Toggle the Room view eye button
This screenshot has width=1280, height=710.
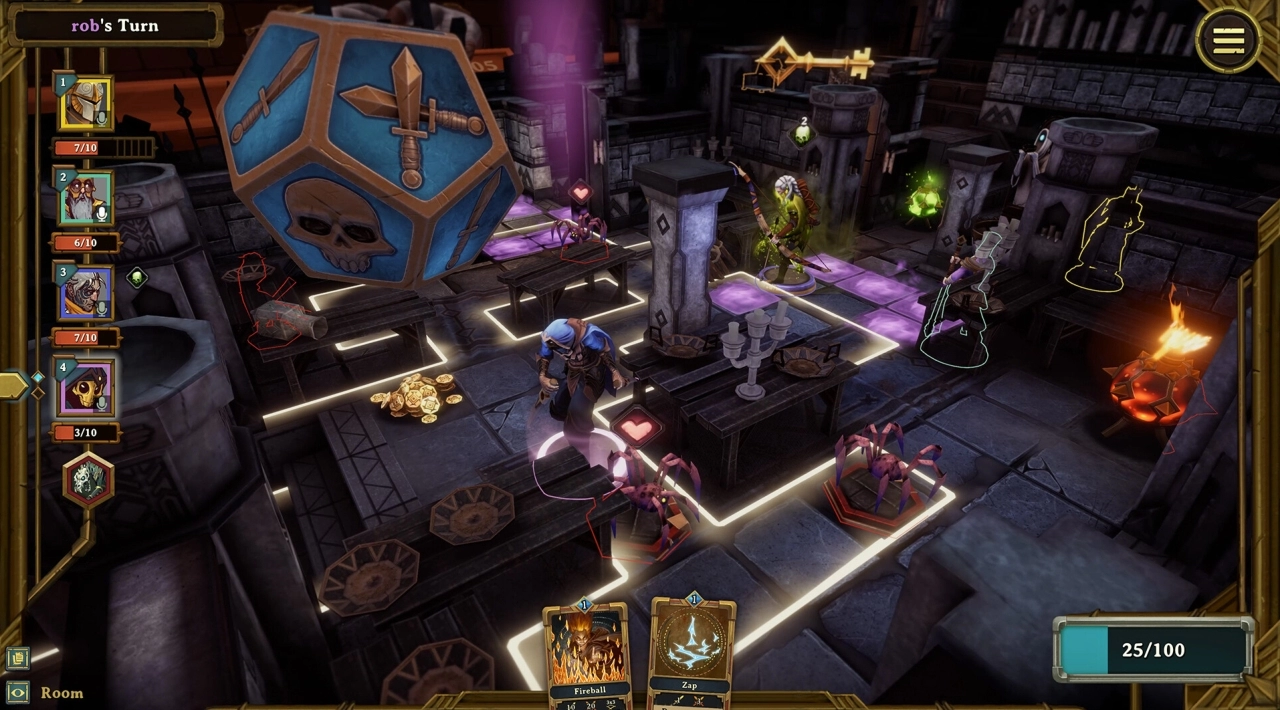[17, 692]
